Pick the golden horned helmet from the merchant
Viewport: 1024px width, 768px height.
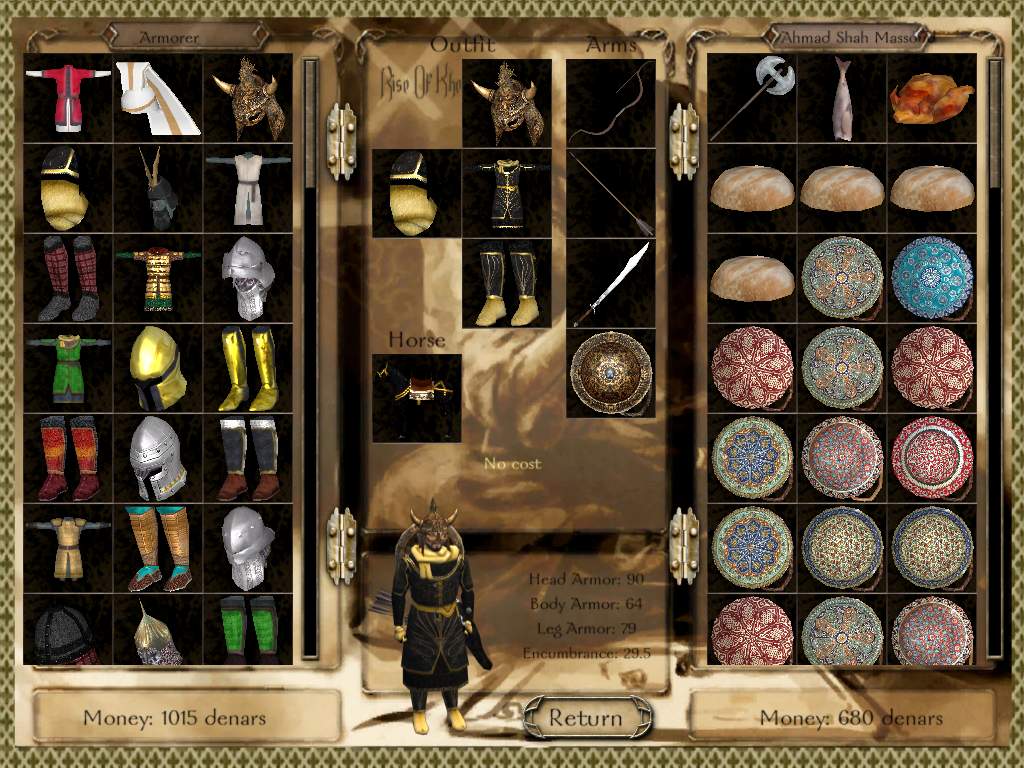click(x=248, y=98)
